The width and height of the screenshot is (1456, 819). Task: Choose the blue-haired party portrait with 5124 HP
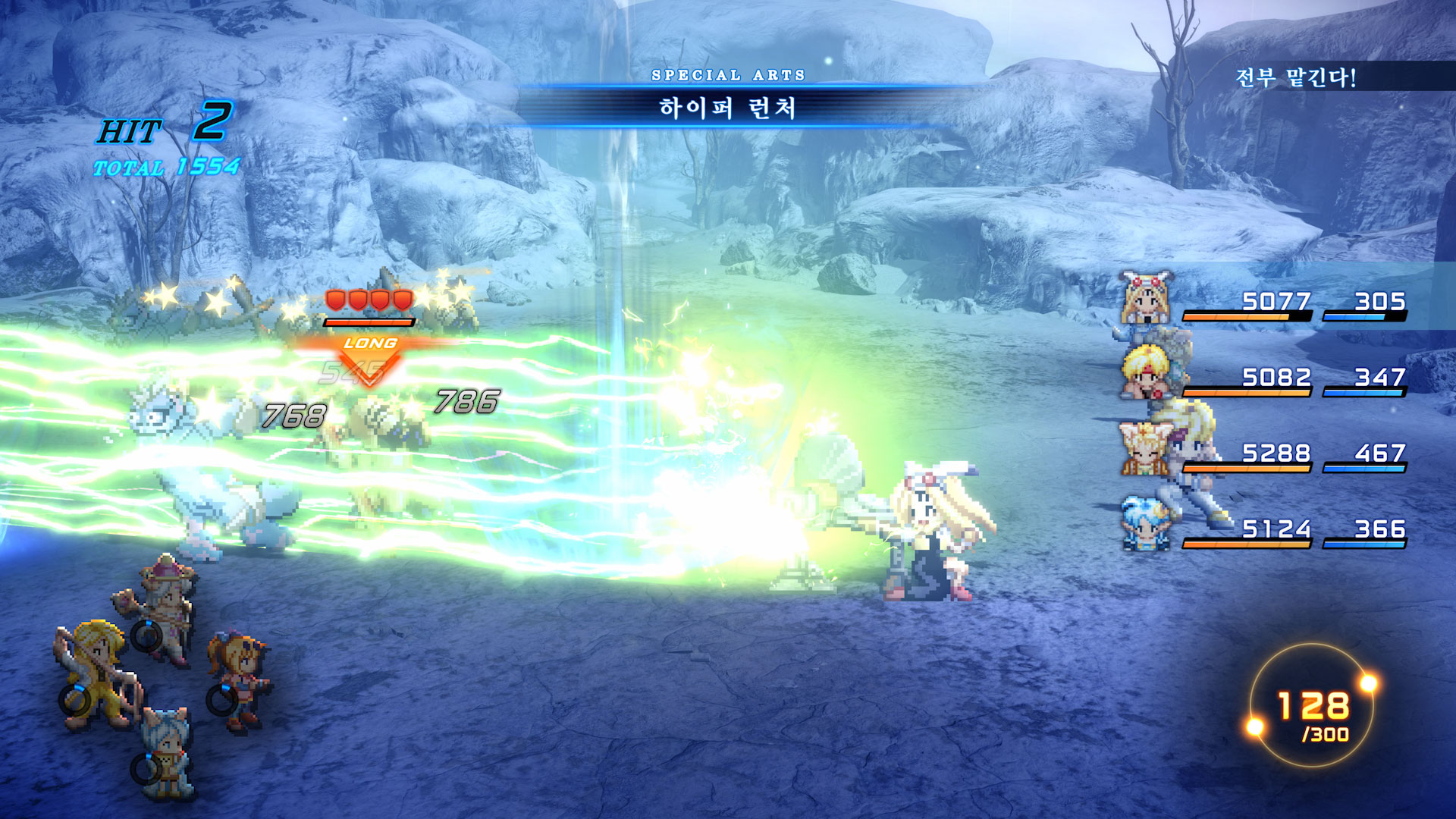point(1145,523)
